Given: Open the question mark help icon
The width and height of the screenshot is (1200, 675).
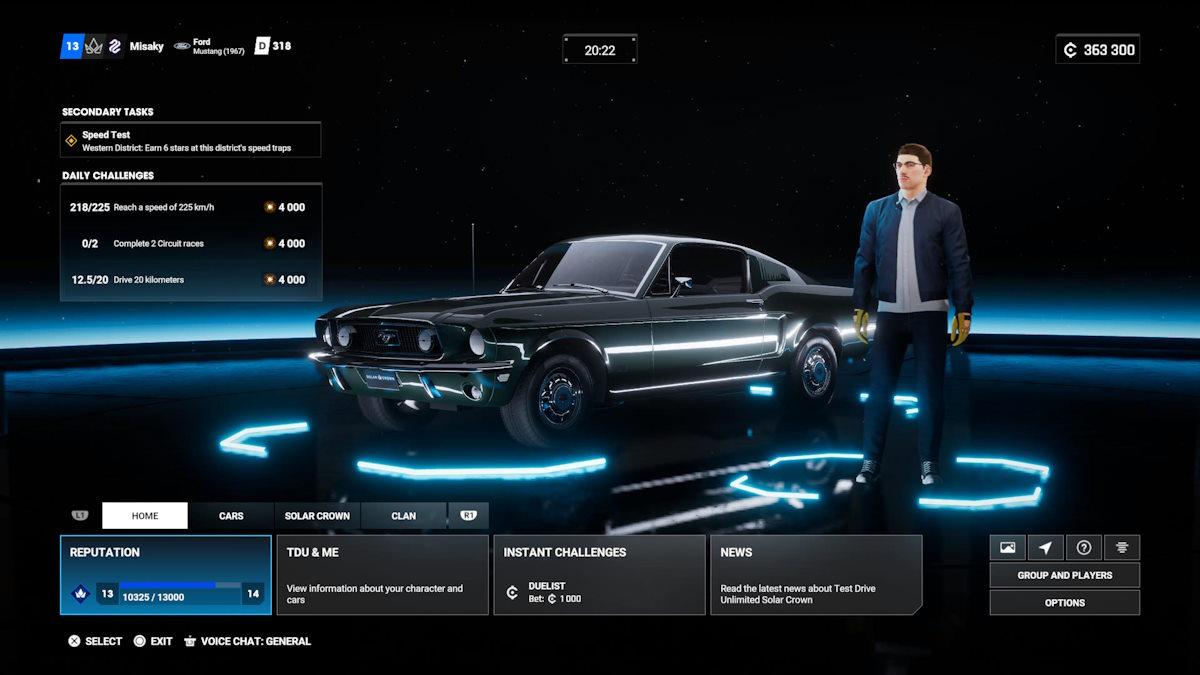Looking at the screenshot, I should coord(1083,548).
